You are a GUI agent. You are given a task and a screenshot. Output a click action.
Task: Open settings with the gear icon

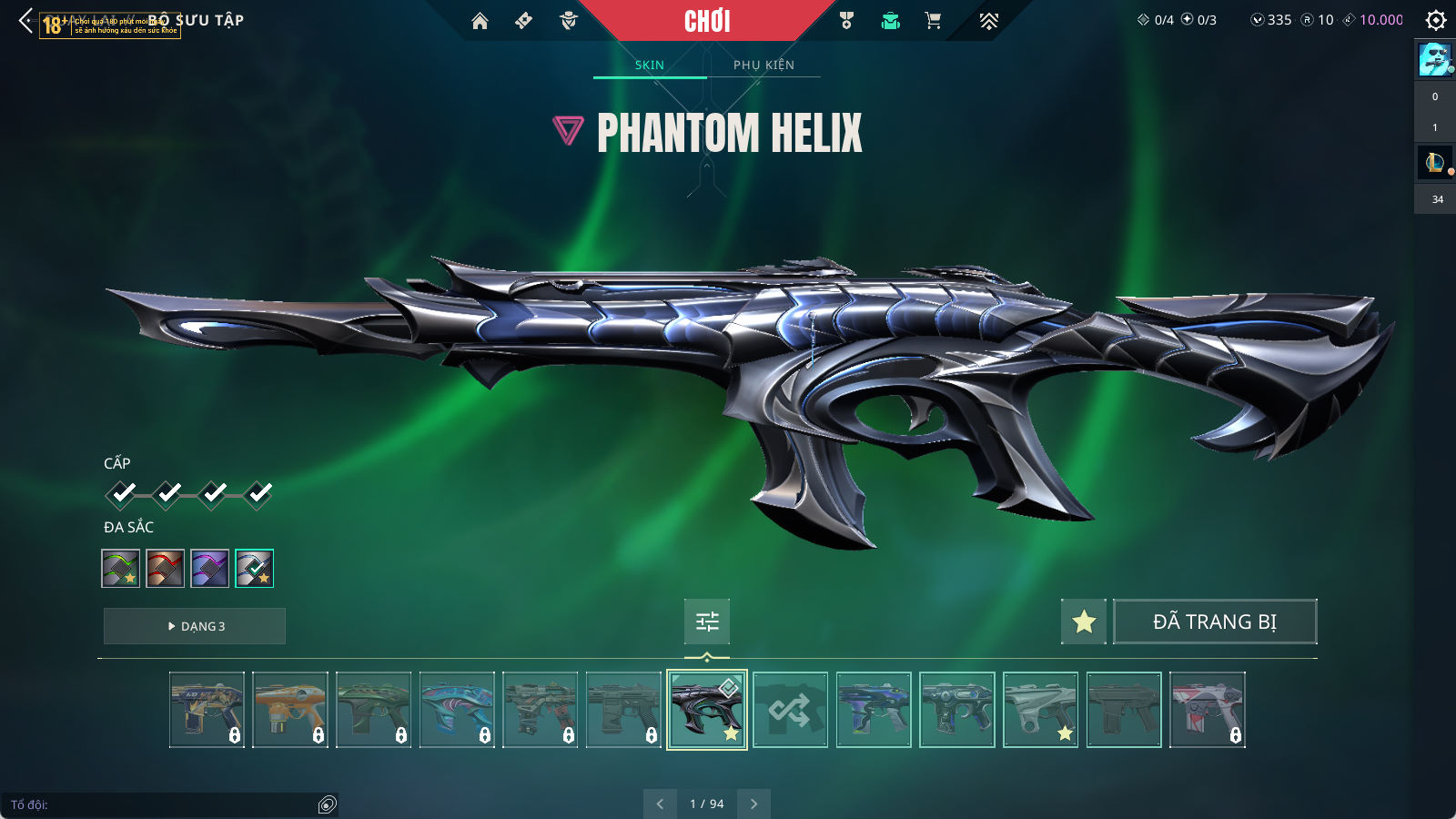tap(1435, 20)
